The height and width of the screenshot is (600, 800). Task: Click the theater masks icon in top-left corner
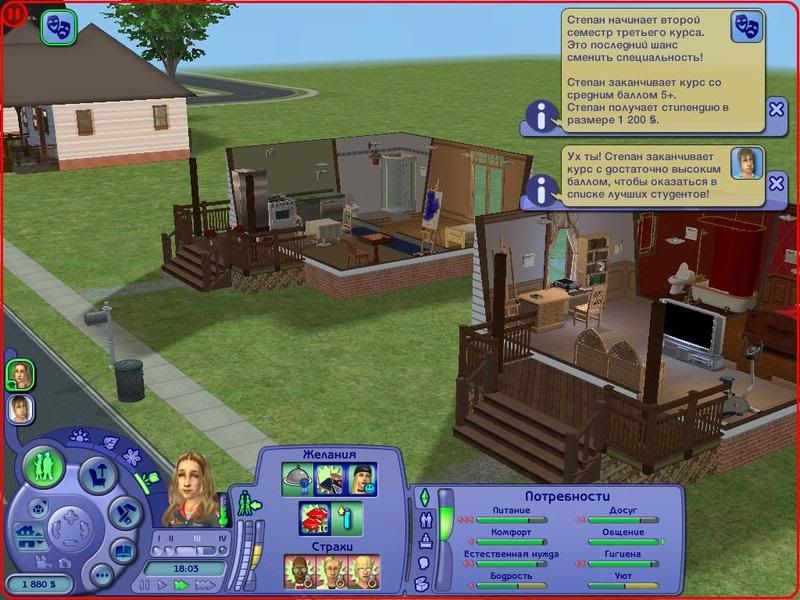pos(59,27)
